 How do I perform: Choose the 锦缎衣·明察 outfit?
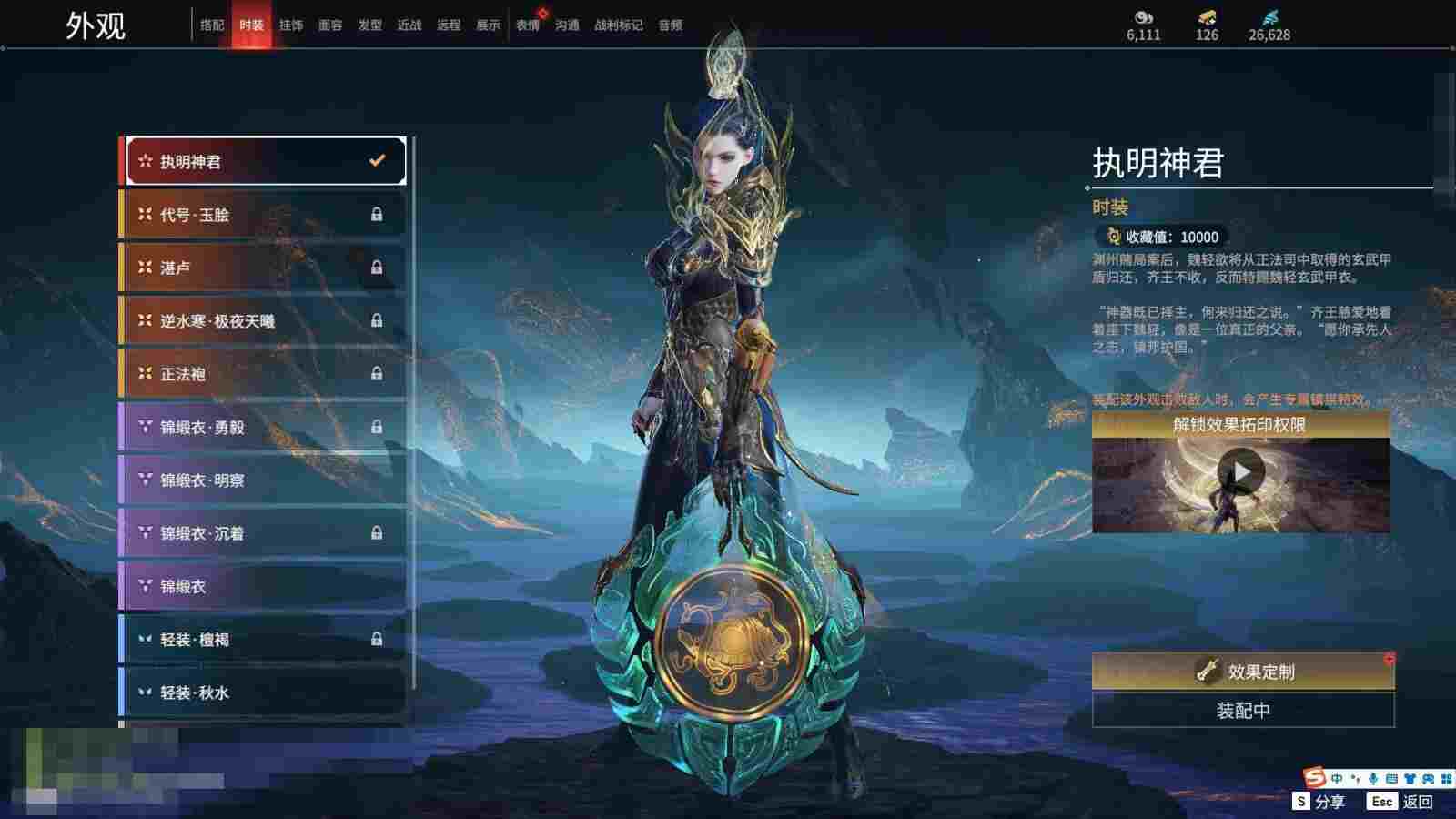click(x=264, y=480)
